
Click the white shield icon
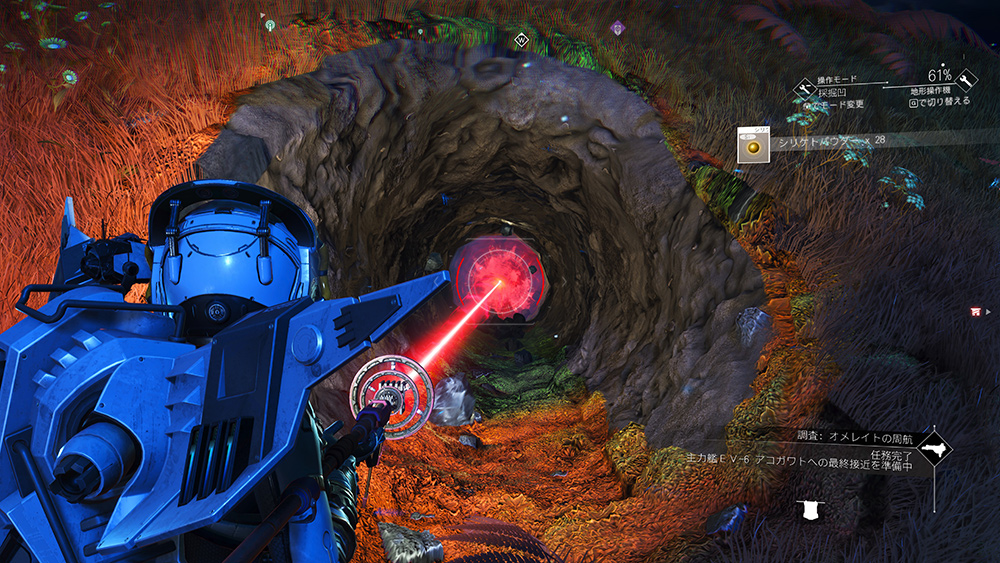tap(808, 512)
